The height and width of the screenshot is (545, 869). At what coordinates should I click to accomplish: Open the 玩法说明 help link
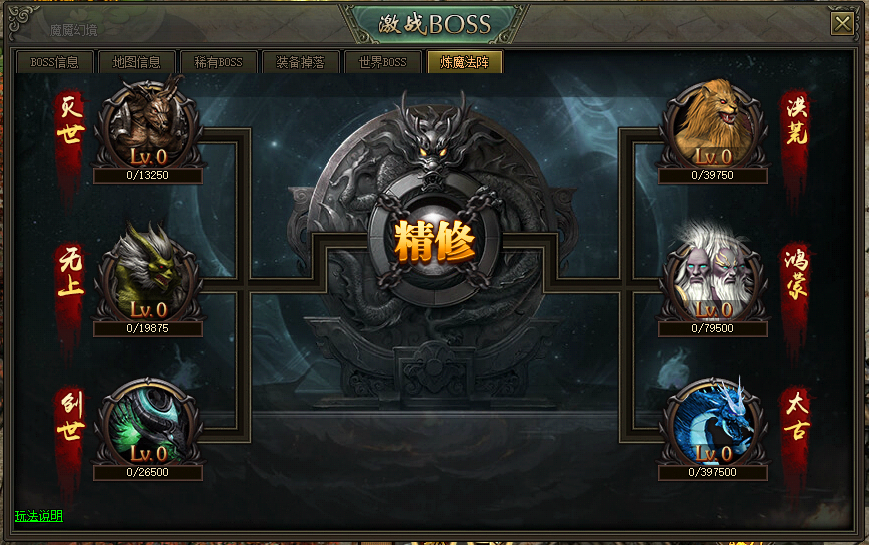39,516
